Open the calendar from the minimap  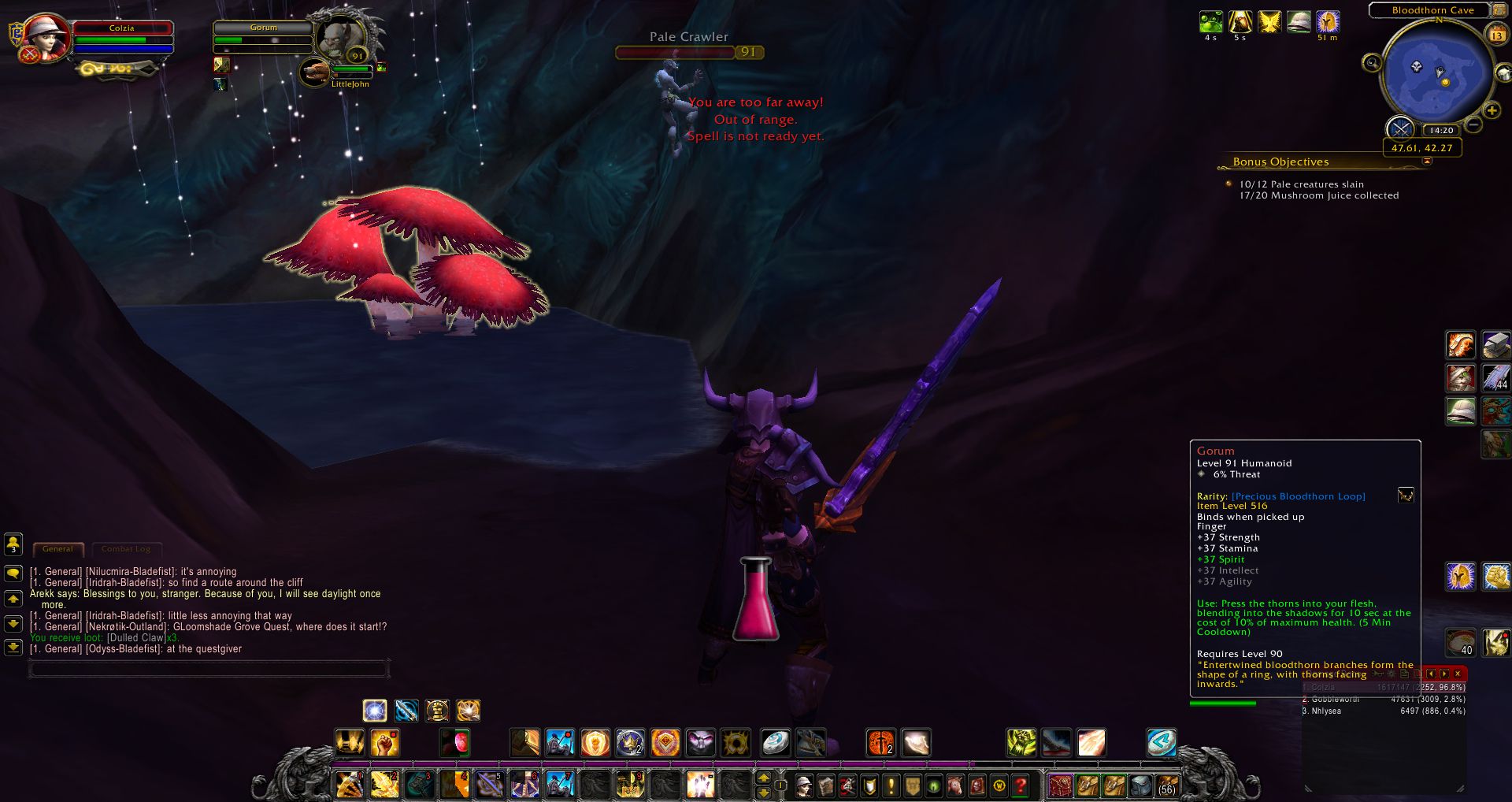pyautogui.click(x=1497, y=35)
